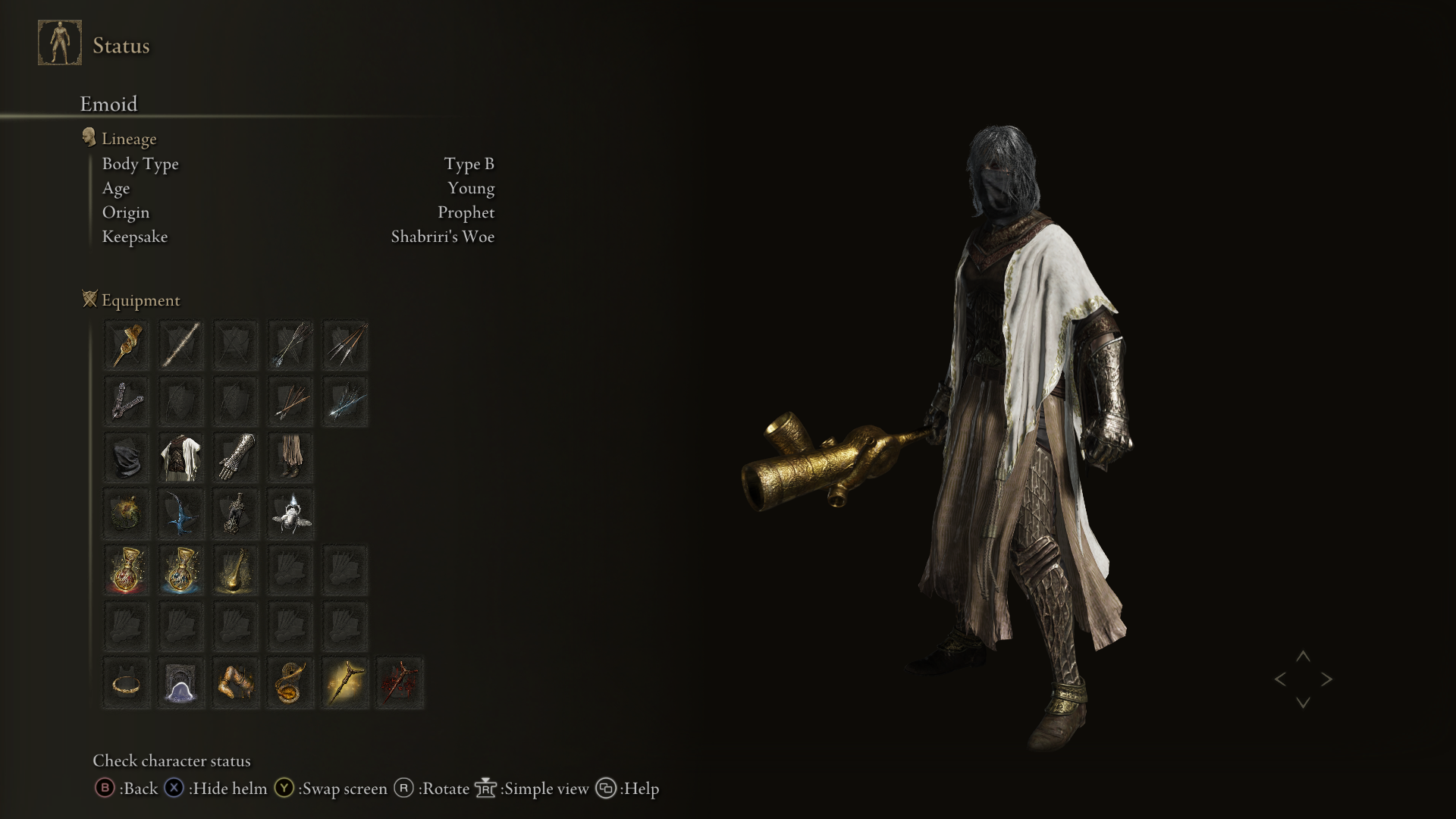Select the blue-tipped arrows slot
The width and height of the screenshot is (1456, 819).
pos(290,346)
